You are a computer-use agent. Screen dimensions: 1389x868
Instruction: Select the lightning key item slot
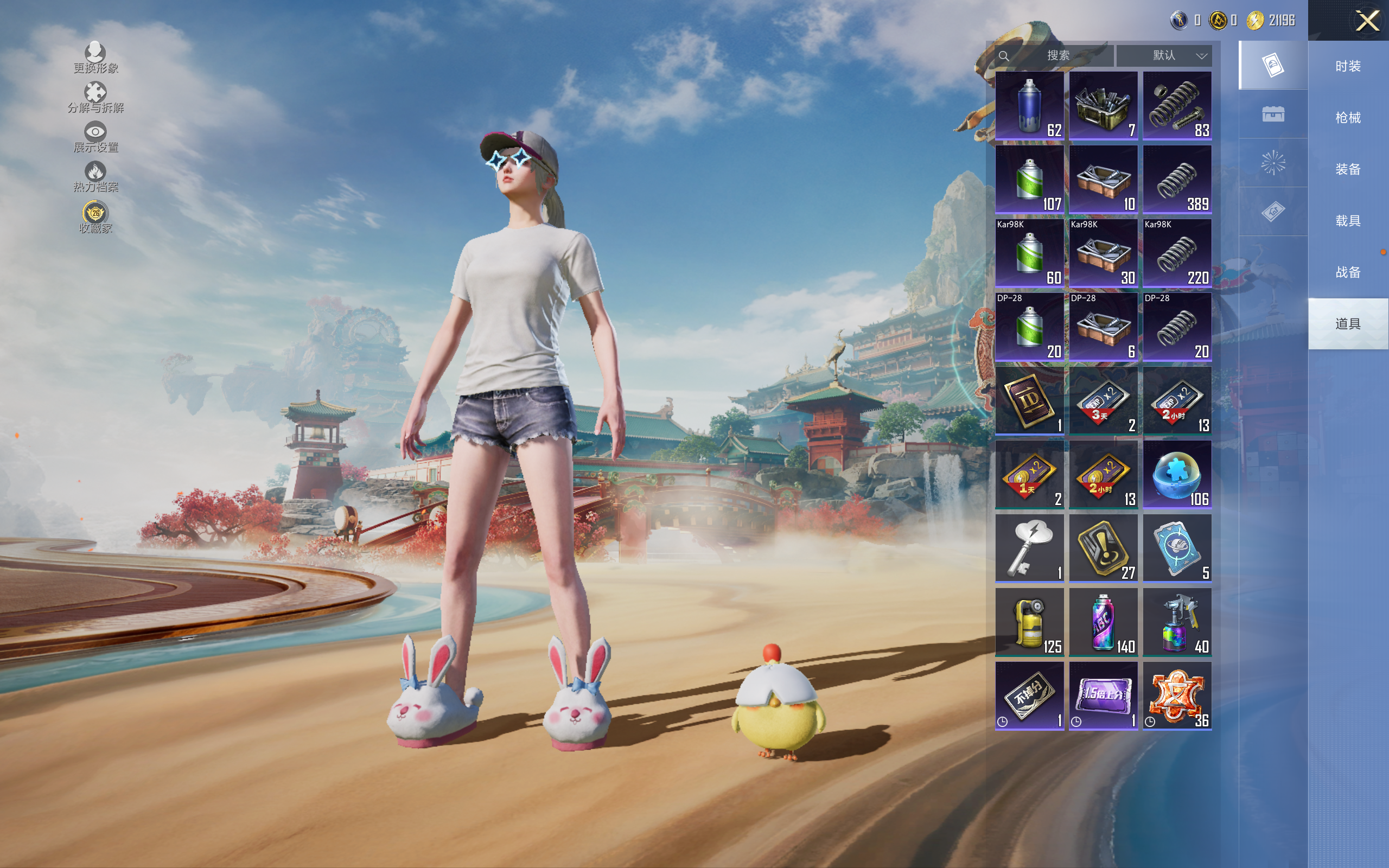(x=1029, y=548)
